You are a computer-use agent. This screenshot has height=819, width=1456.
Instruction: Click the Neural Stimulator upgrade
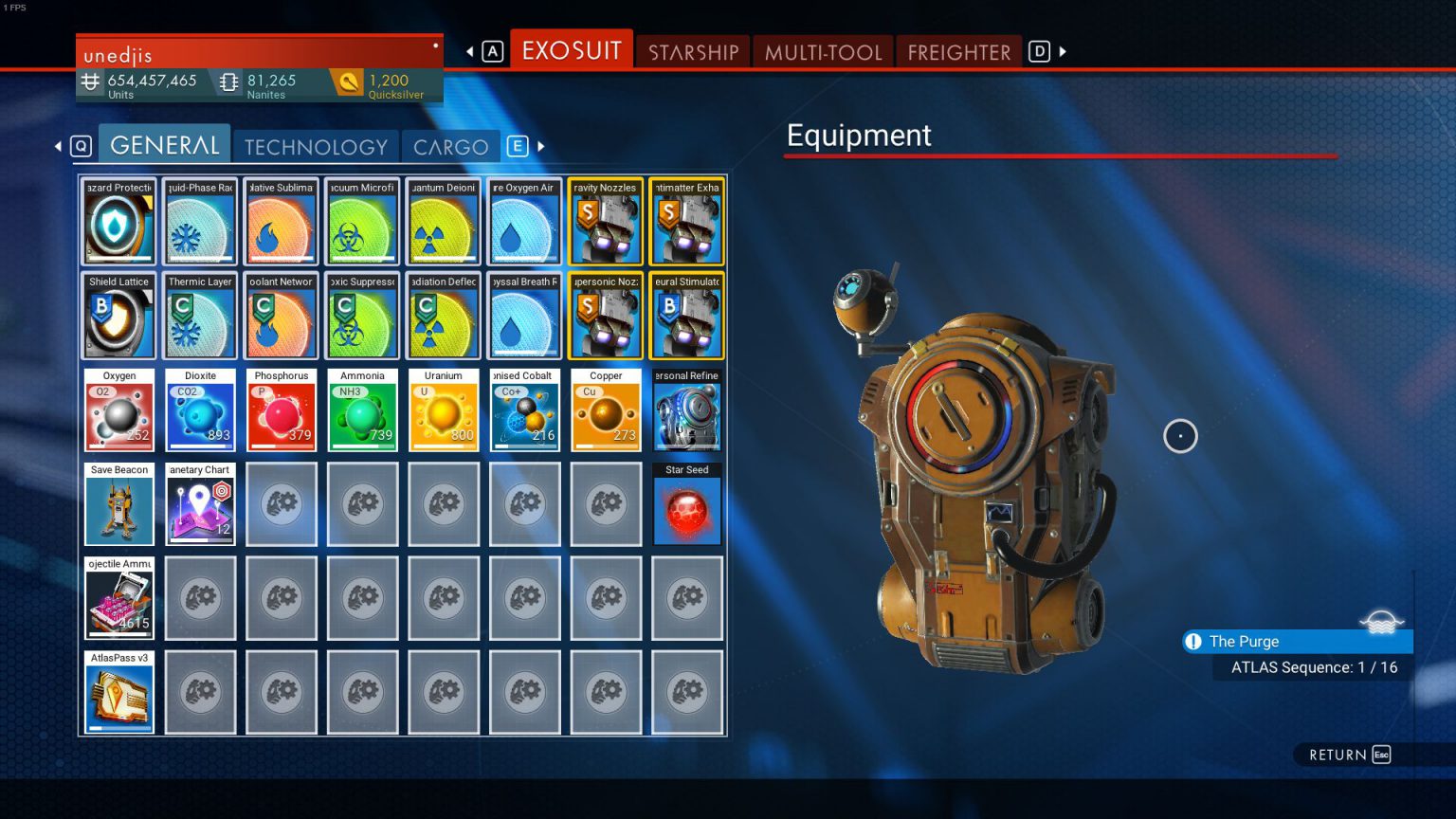687,316
